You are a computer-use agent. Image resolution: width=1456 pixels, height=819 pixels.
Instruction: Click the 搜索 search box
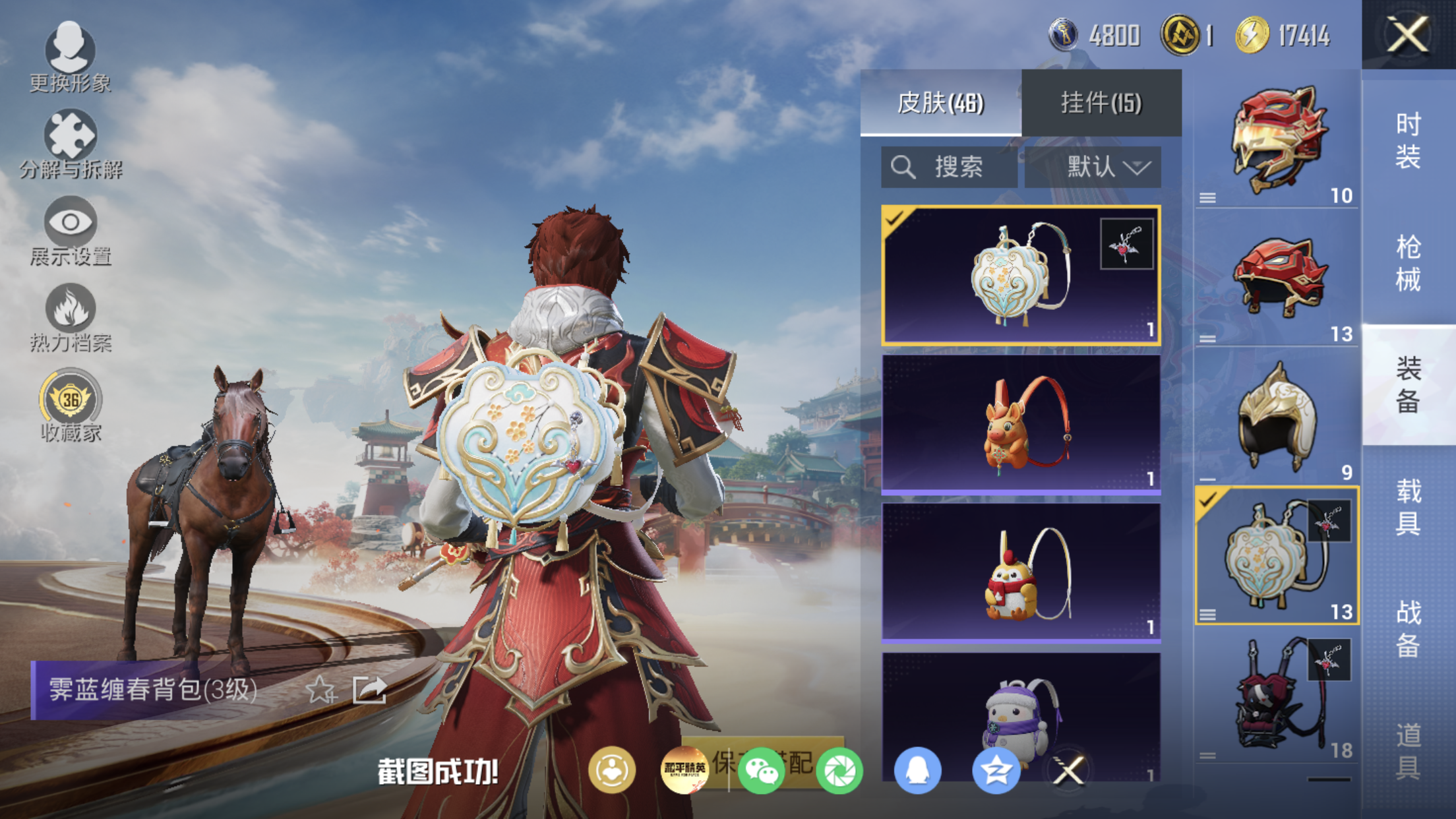(949, 167)
